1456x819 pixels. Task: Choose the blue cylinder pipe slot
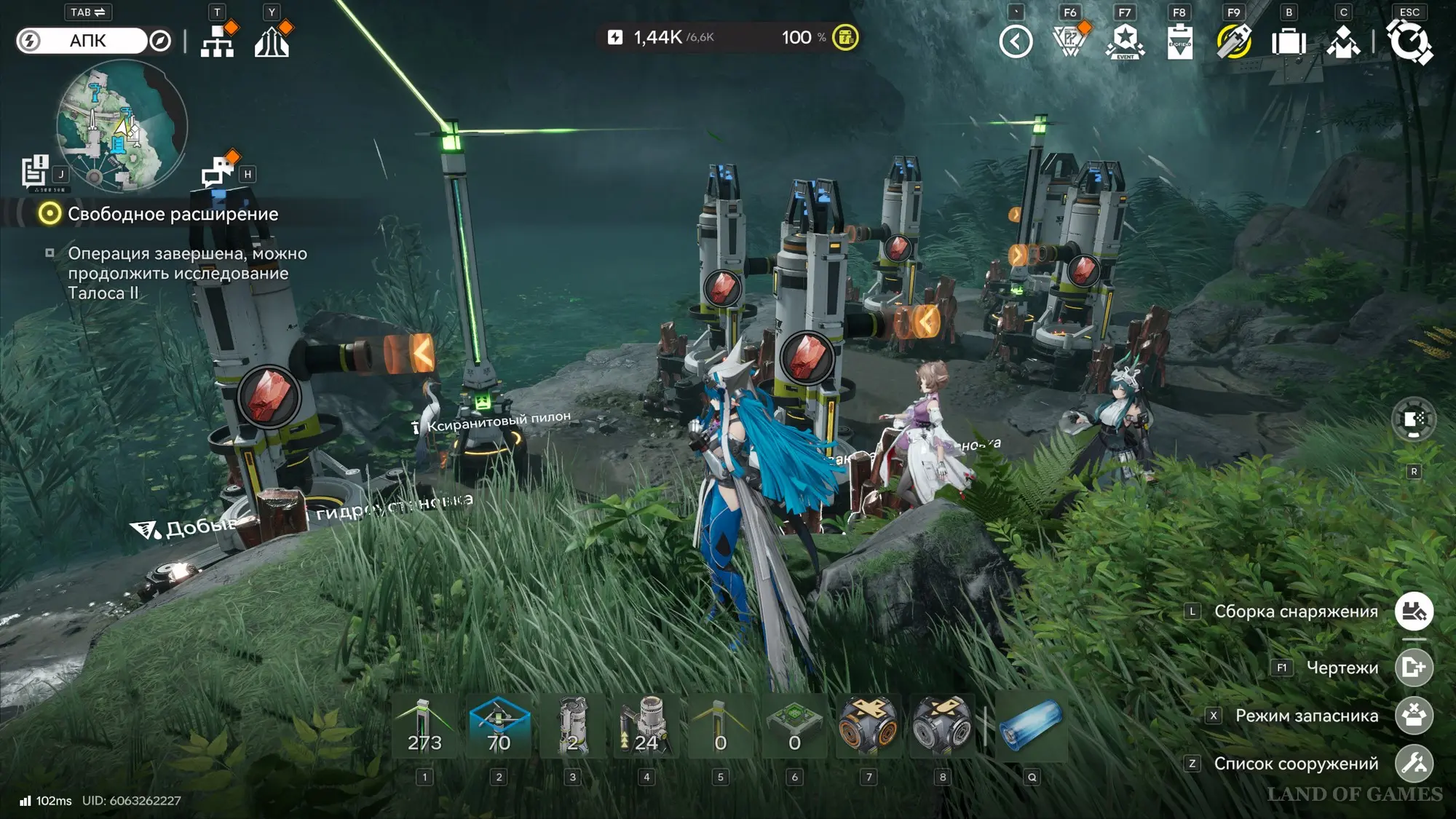coord(1031,726)
